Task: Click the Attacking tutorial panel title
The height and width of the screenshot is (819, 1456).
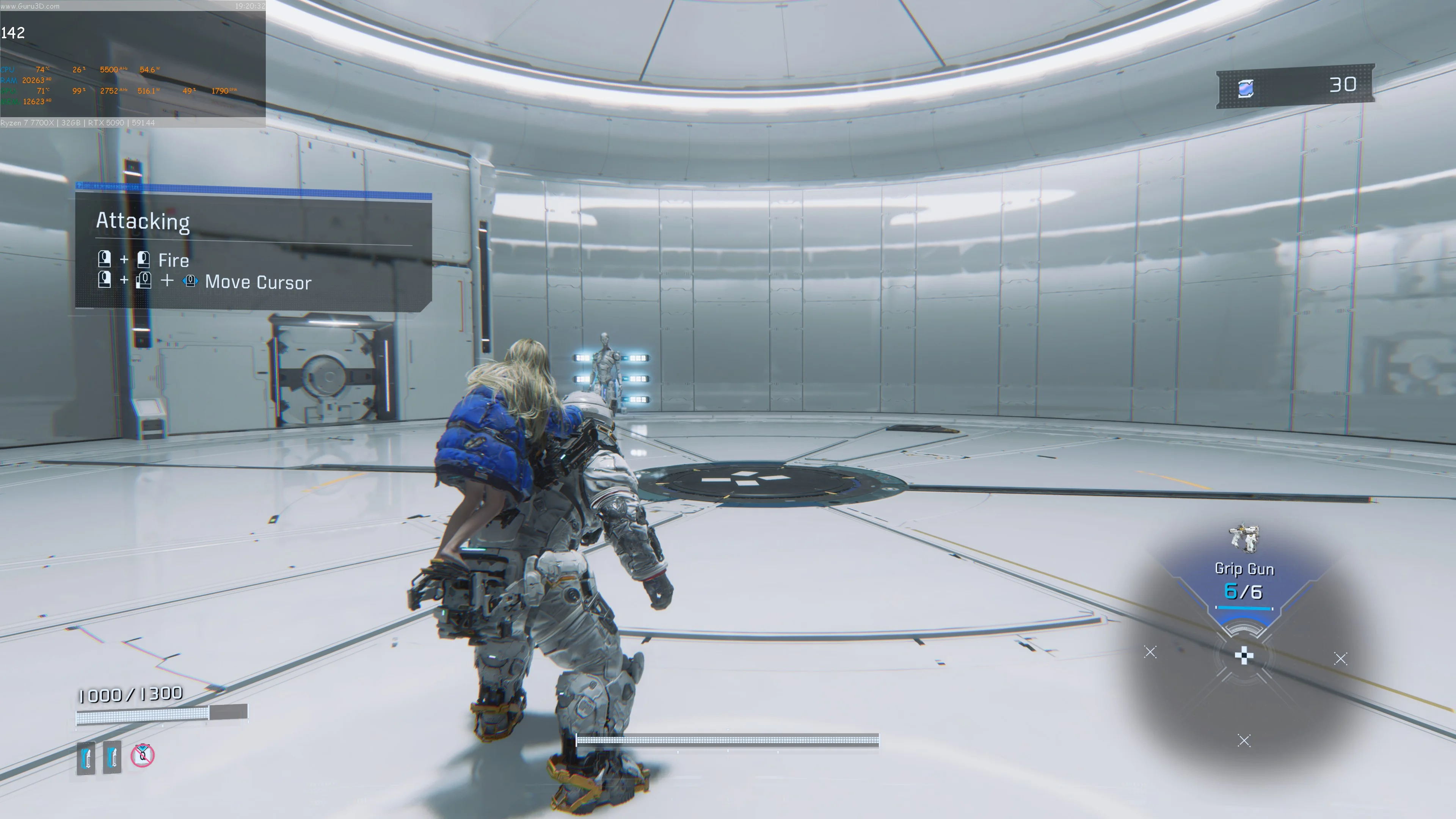Action: tap(143, 221)
